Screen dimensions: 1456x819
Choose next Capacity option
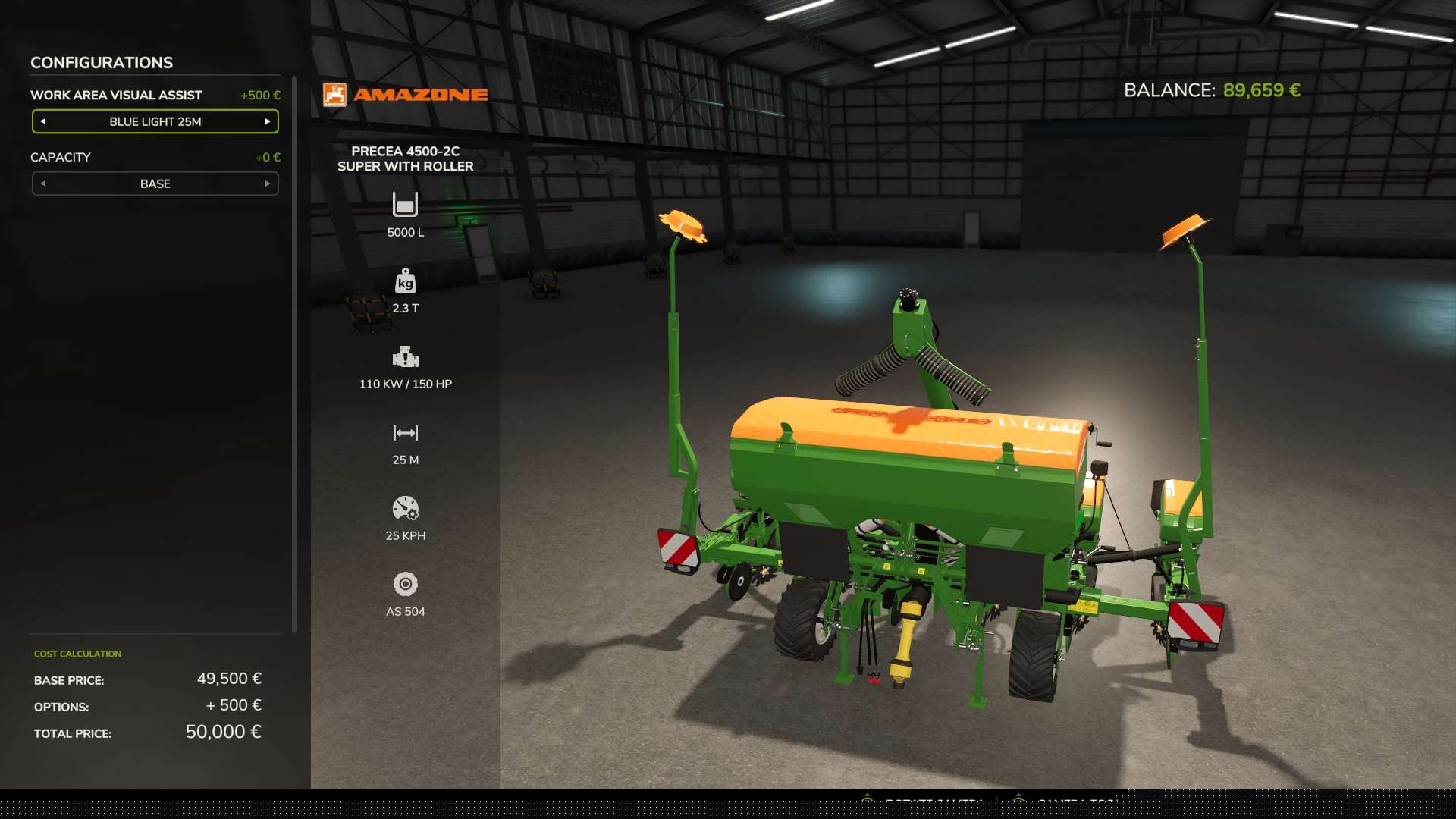(267, 184)
